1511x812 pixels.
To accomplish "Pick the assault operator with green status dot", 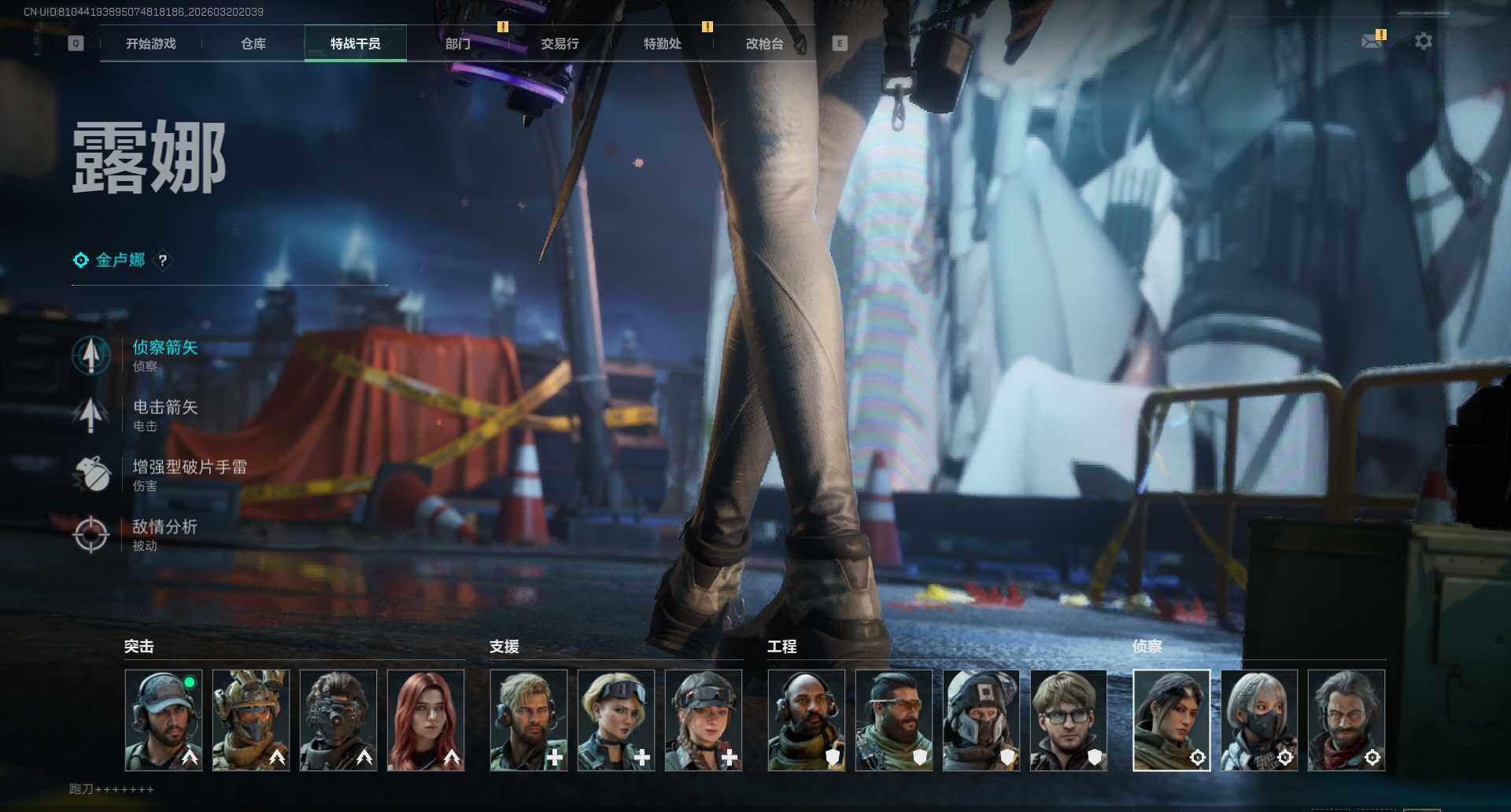I will coord(164,720).
